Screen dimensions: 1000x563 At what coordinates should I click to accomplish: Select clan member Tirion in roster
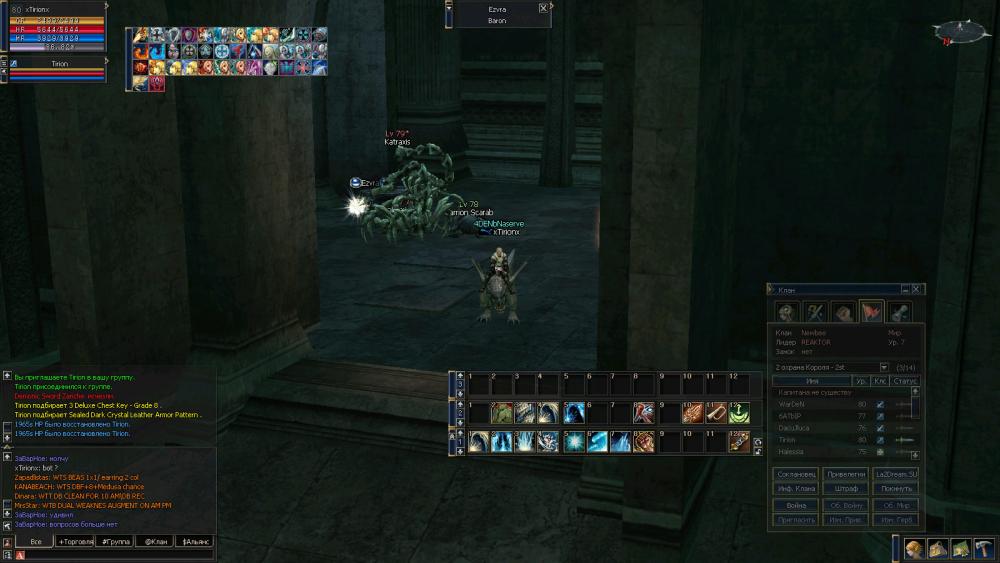pyautogui.click(x=788, y=440)
